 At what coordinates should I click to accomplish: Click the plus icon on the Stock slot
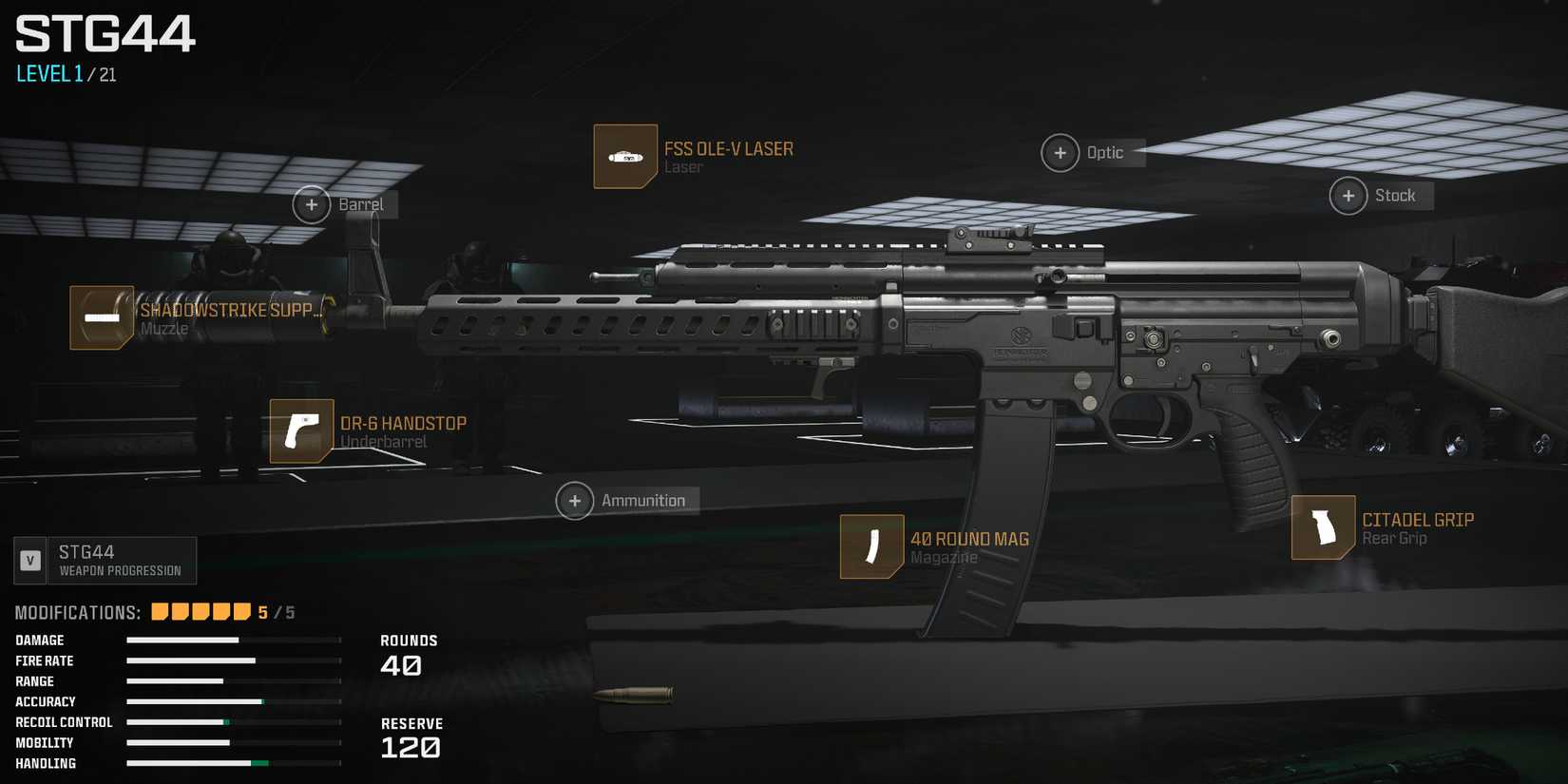pos(1348,196)
